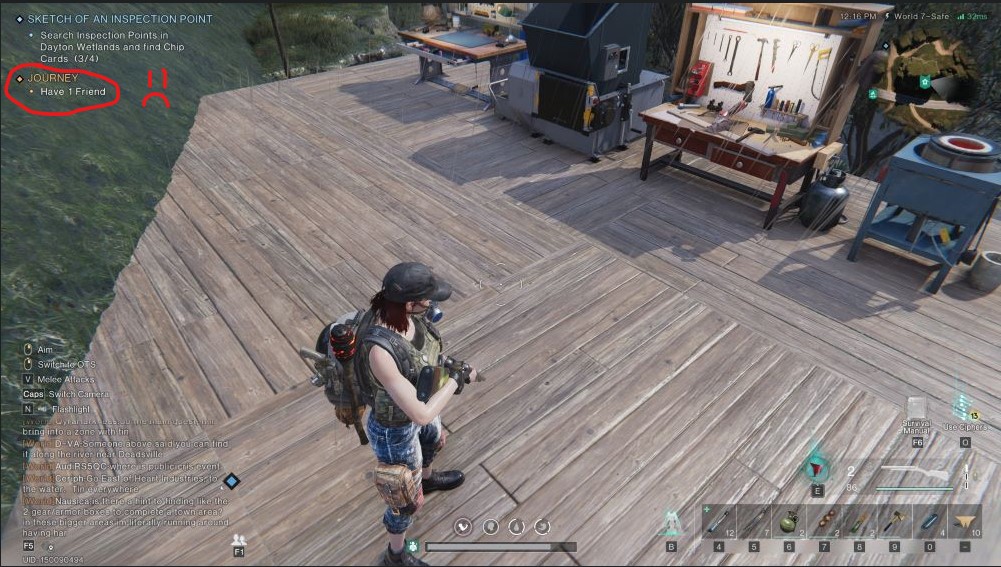Select the grenade hotbar slot
The width and height of the screenshot is (1001, 567).
point(789,521)
